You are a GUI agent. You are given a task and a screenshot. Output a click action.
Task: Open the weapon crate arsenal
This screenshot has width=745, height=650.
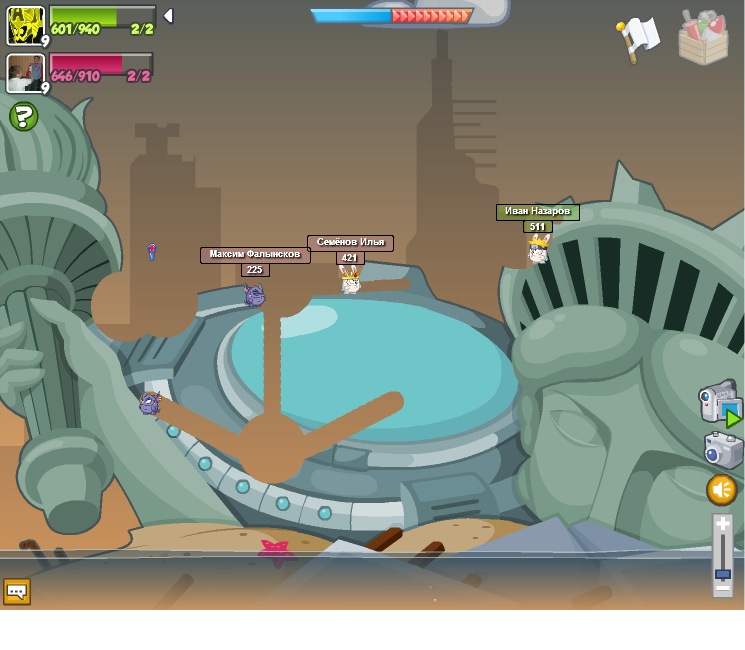(x=703, y=38)
